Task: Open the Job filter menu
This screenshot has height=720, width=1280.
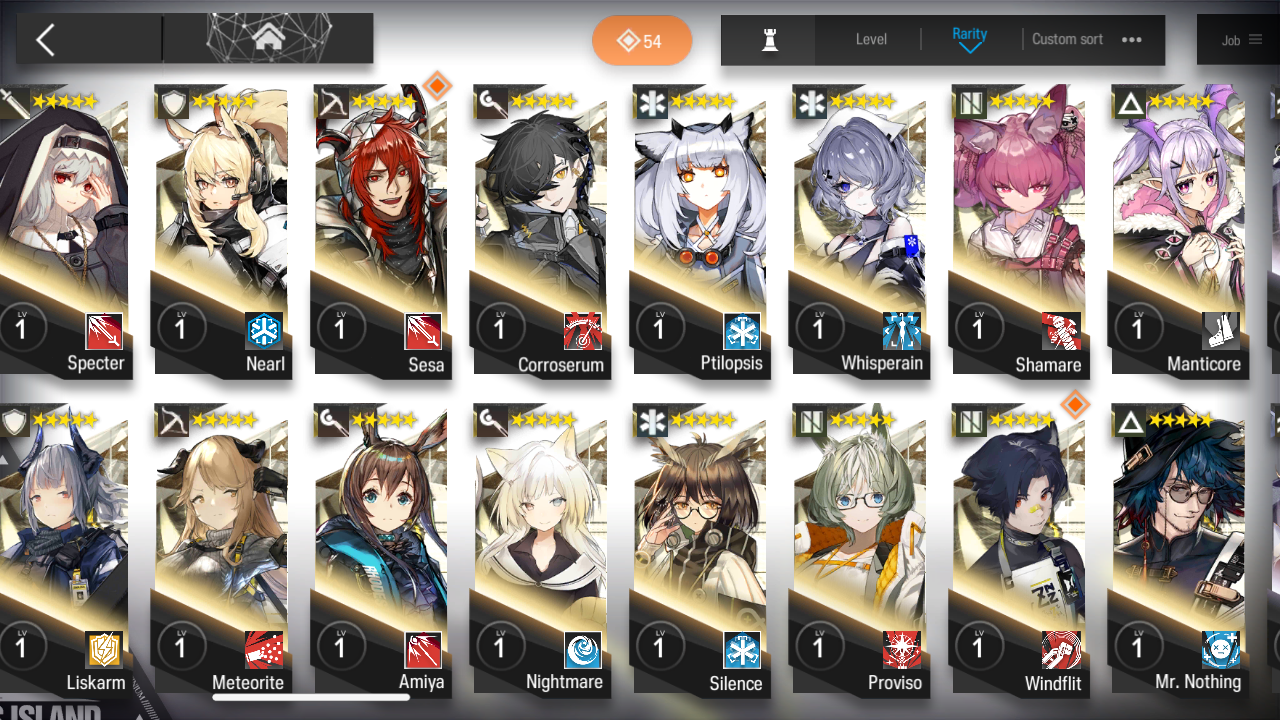Action: click(x=1241, y=40)
